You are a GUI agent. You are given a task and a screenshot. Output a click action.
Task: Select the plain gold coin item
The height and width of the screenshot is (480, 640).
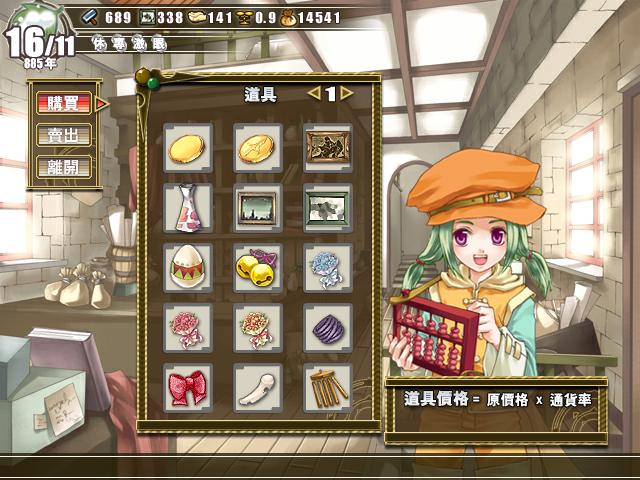click(x=187, y=148)
